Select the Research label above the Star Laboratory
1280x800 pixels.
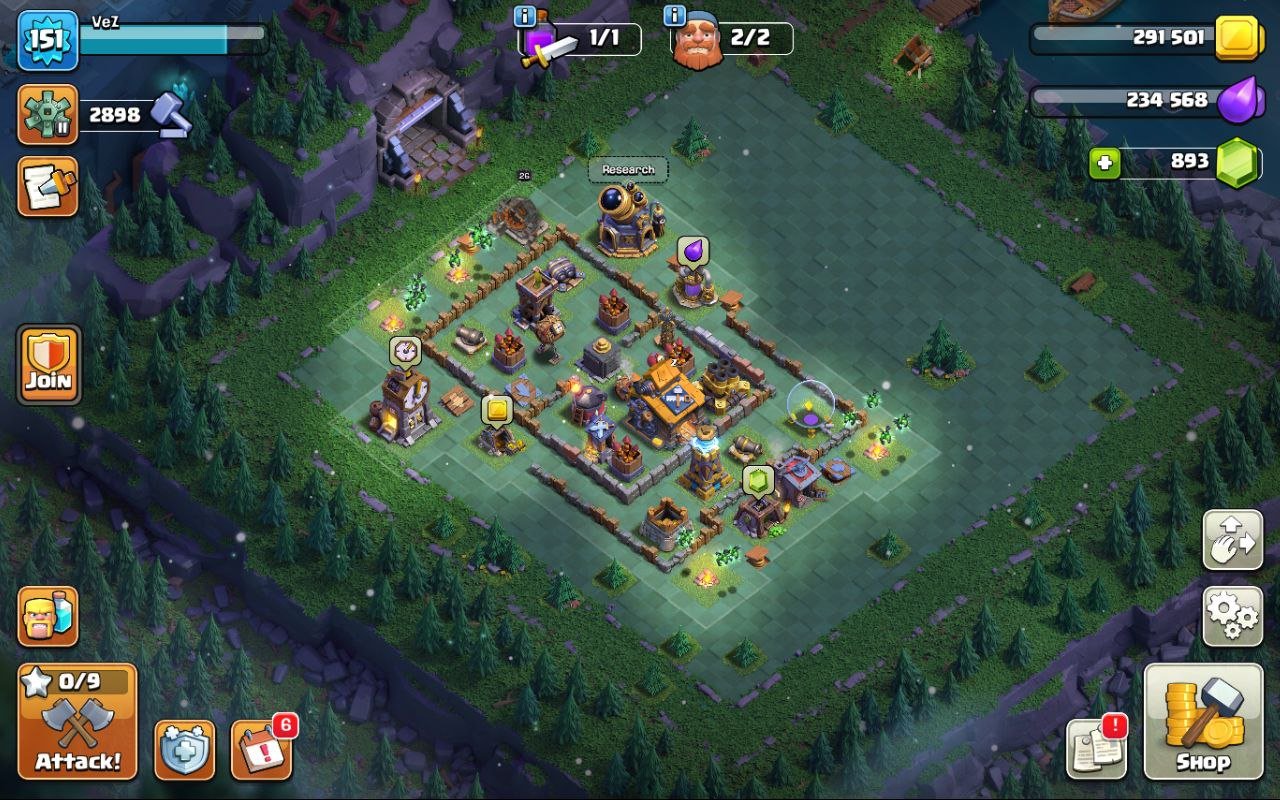[629, 169]
